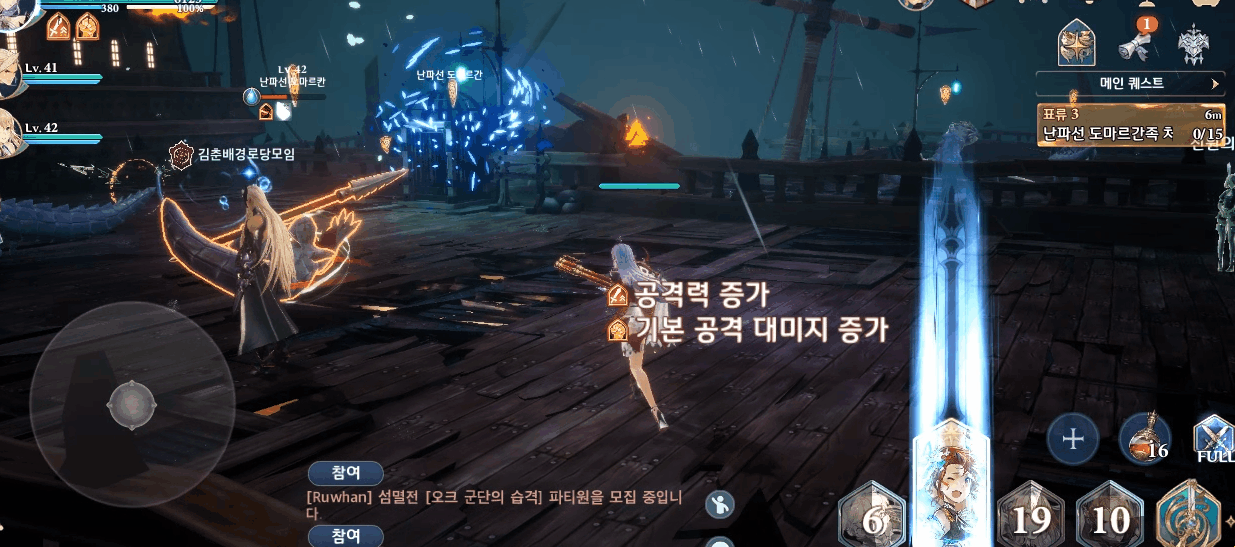
Task: Open the silver crest emblem icon
Action: pos(1194,44)
